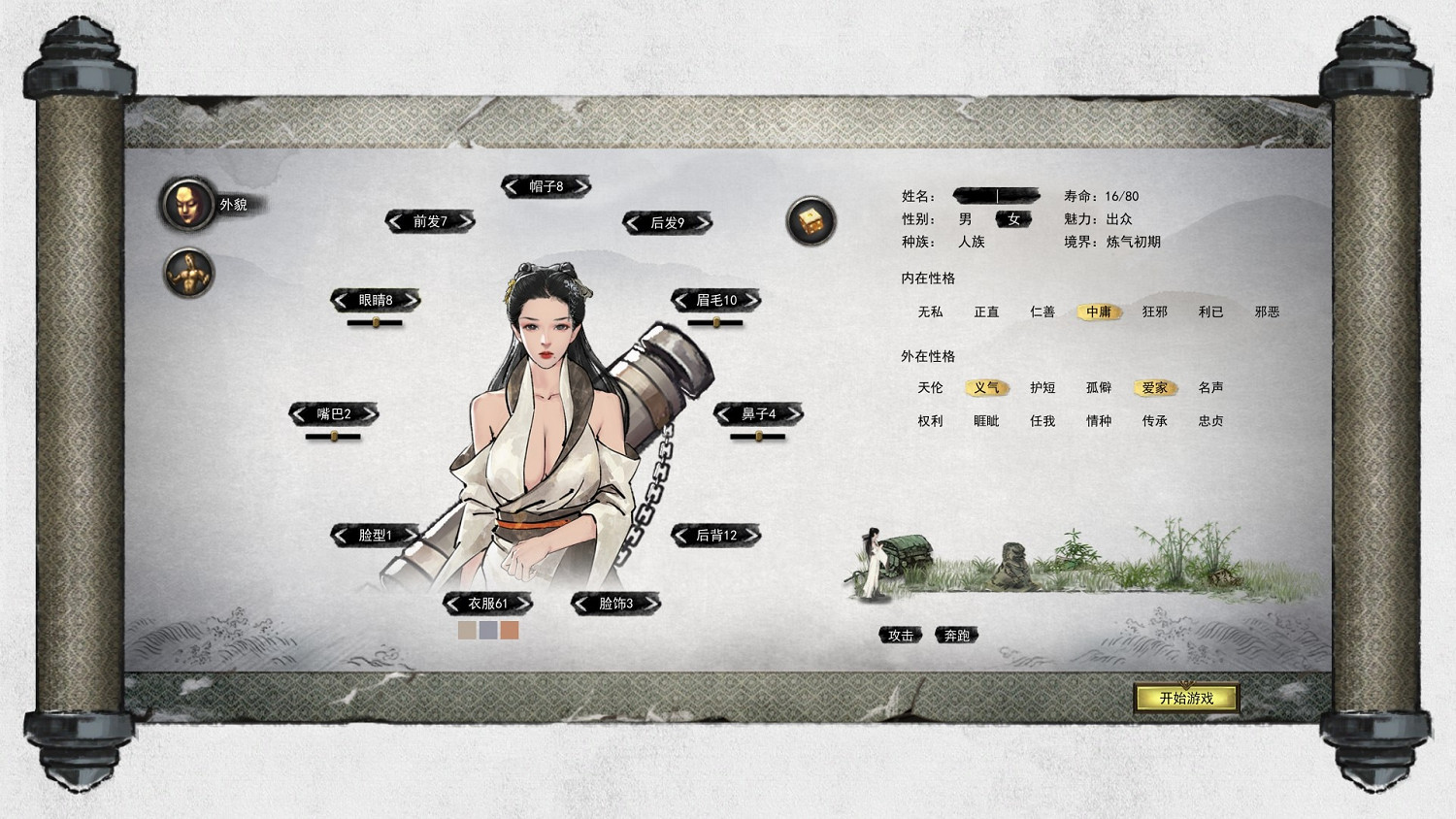
Task: Deselect the 爱家 outer personality trait
Action: pyautogui.click(x=1155, y=387)
